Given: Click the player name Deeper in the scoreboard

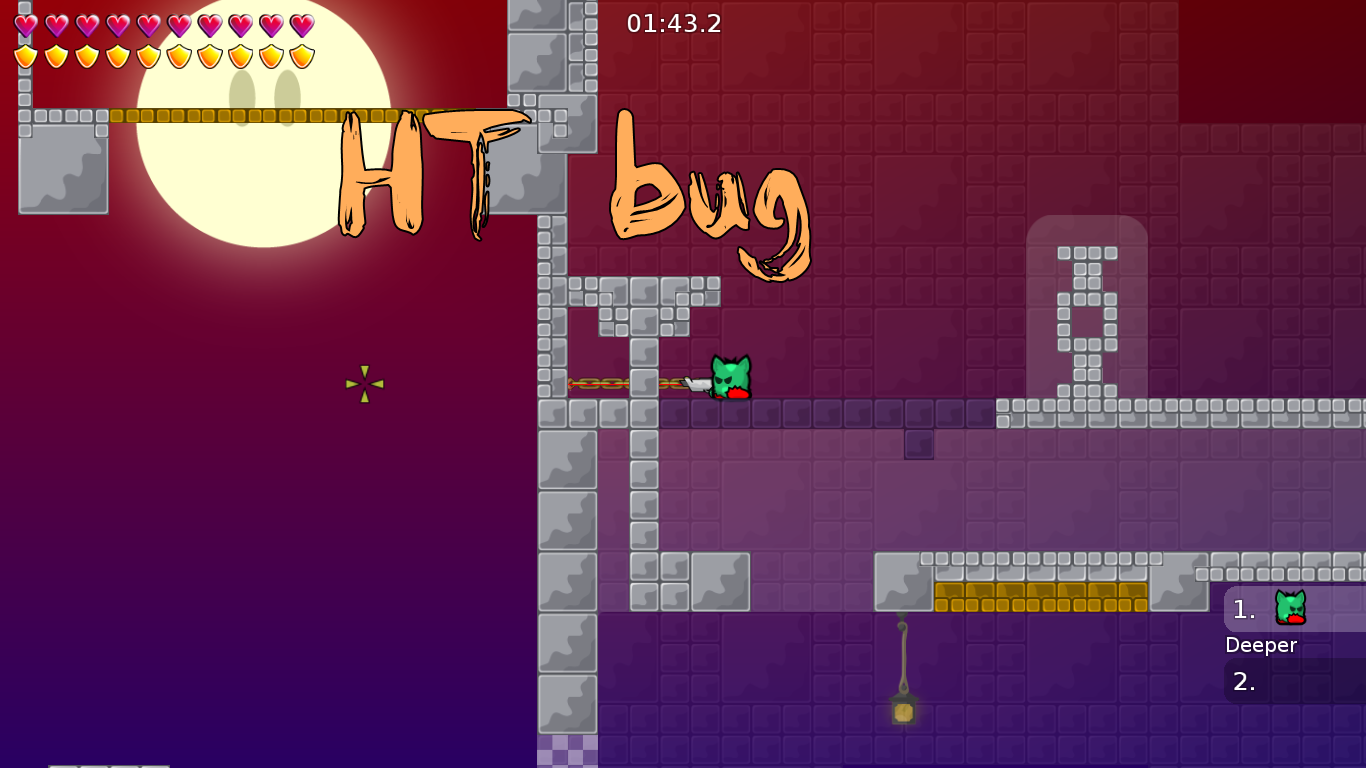Looking at the screenshot, I should point(1261,645).
